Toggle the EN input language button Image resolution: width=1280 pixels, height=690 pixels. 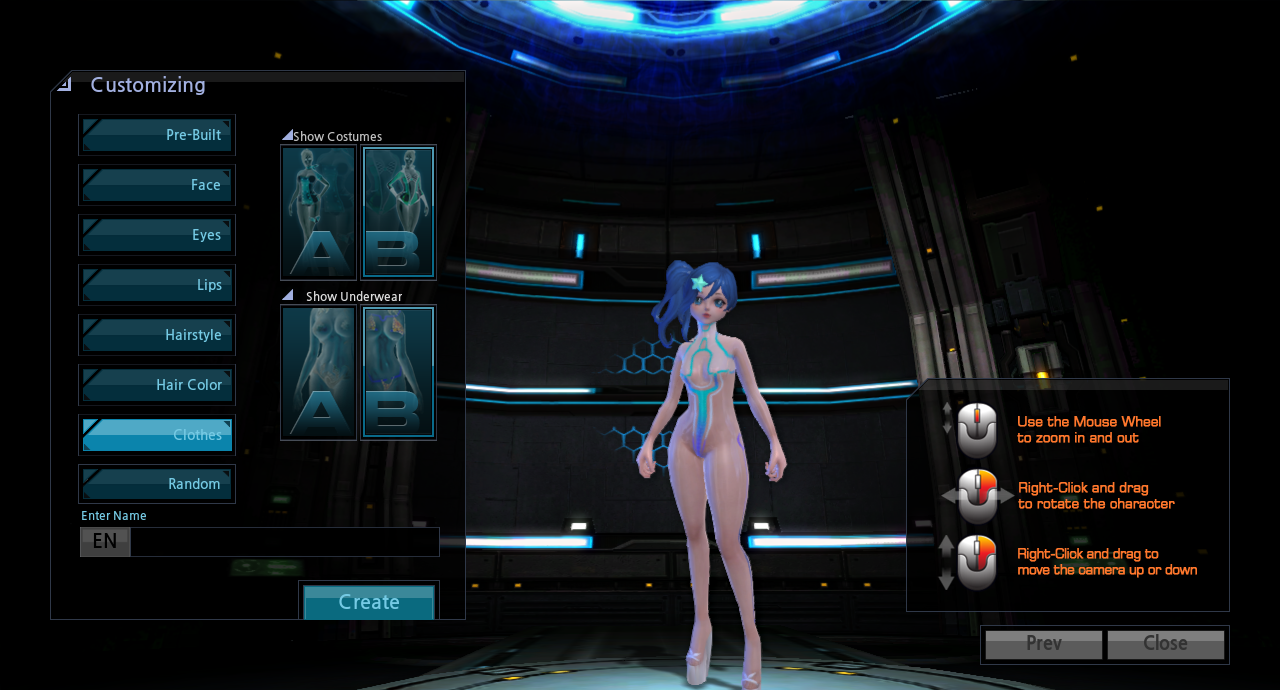click(x=105, y=542)
